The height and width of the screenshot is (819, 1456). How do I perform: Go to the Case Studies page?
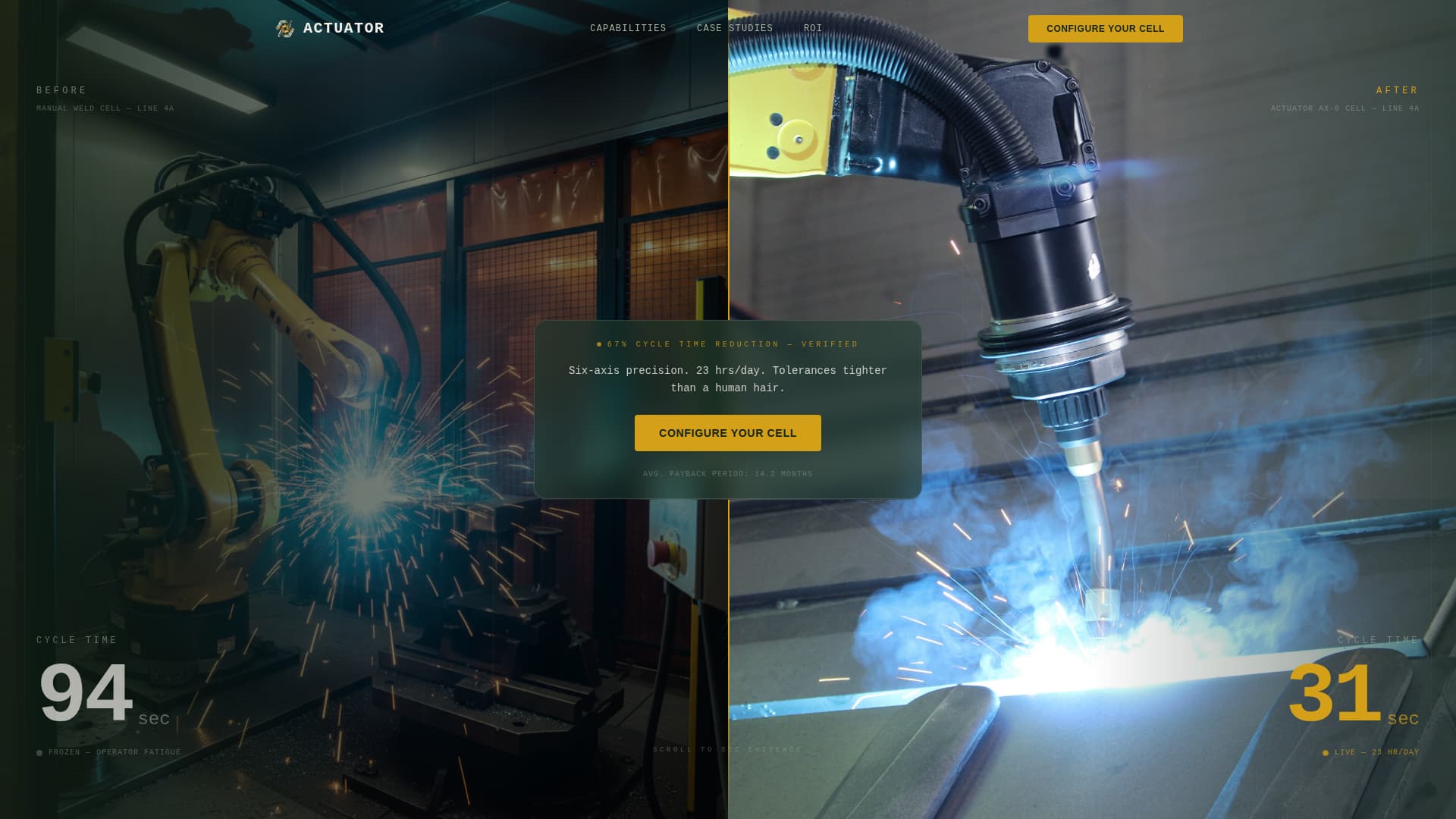[734, 29]
